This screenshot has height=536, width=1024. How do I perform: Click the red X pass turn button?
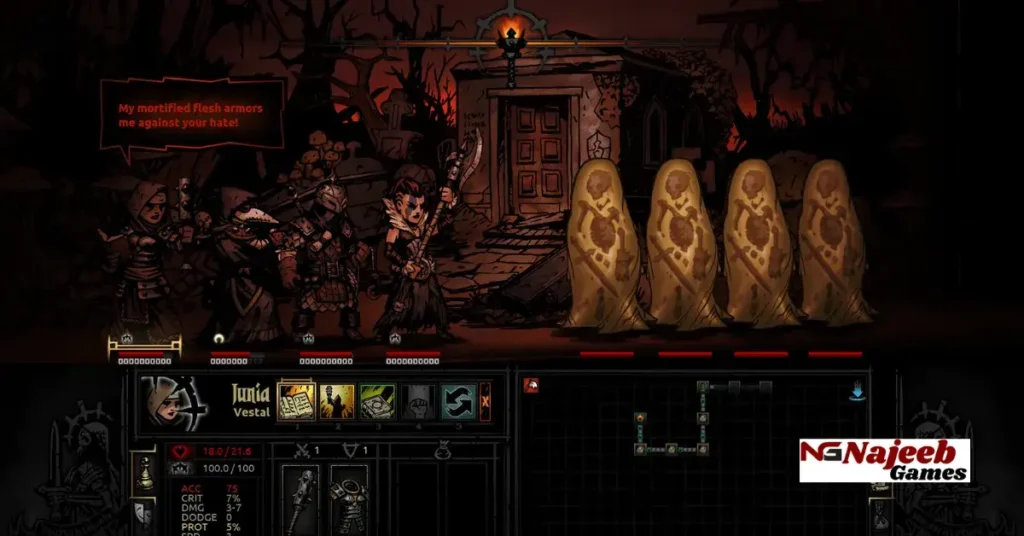[486, 401]
